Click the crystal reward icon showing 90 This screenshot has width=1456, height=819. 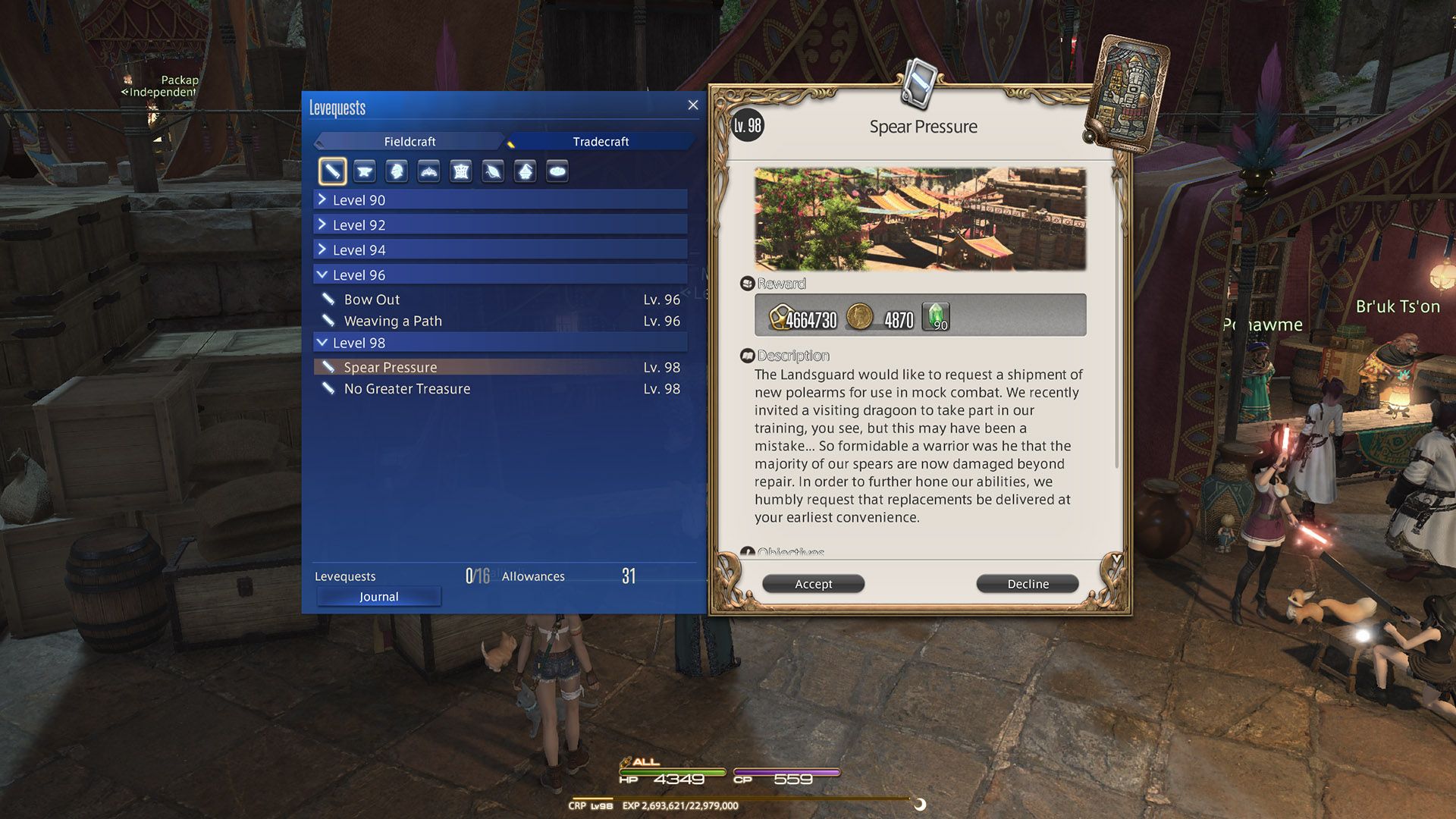point(934,315)
